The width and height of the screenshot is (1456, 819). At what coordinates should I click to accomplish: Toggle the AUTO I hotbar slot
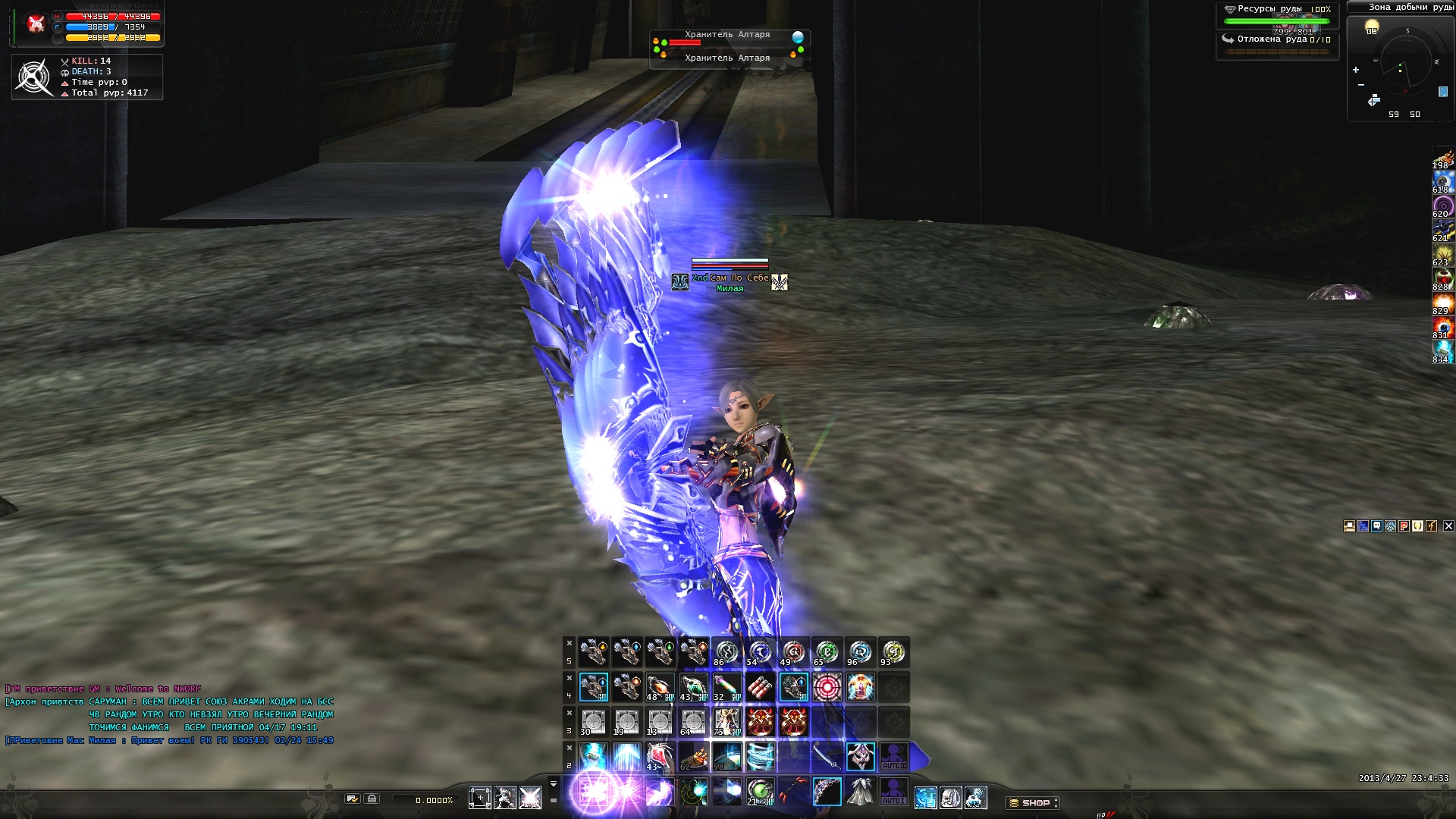[893, 792]
